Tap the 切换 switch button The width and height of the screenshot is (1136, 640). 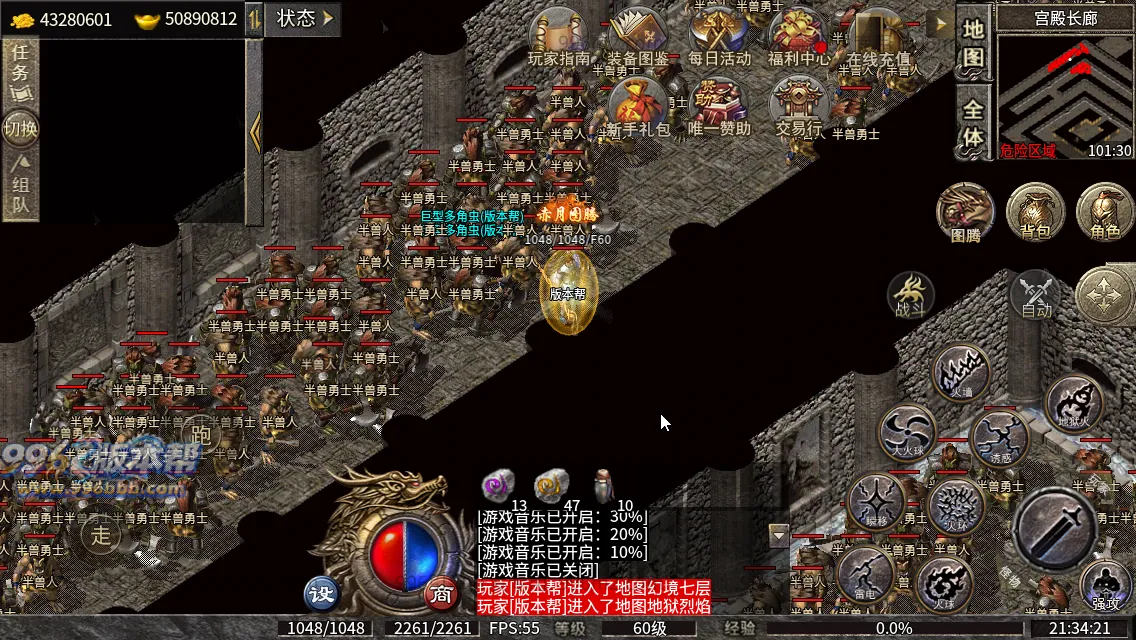pos(20,129)
